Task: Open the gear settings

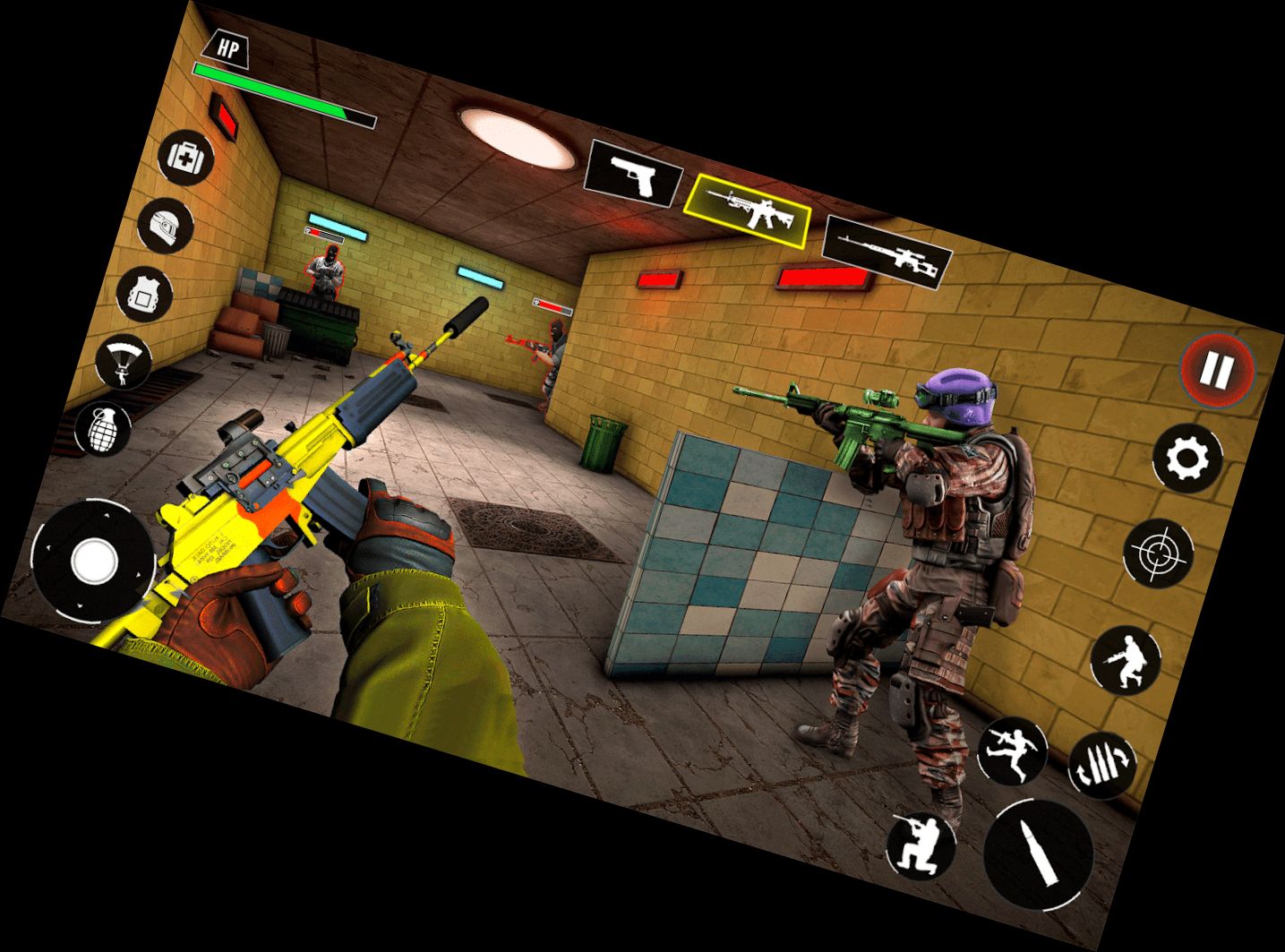Action: [1187, 459]
